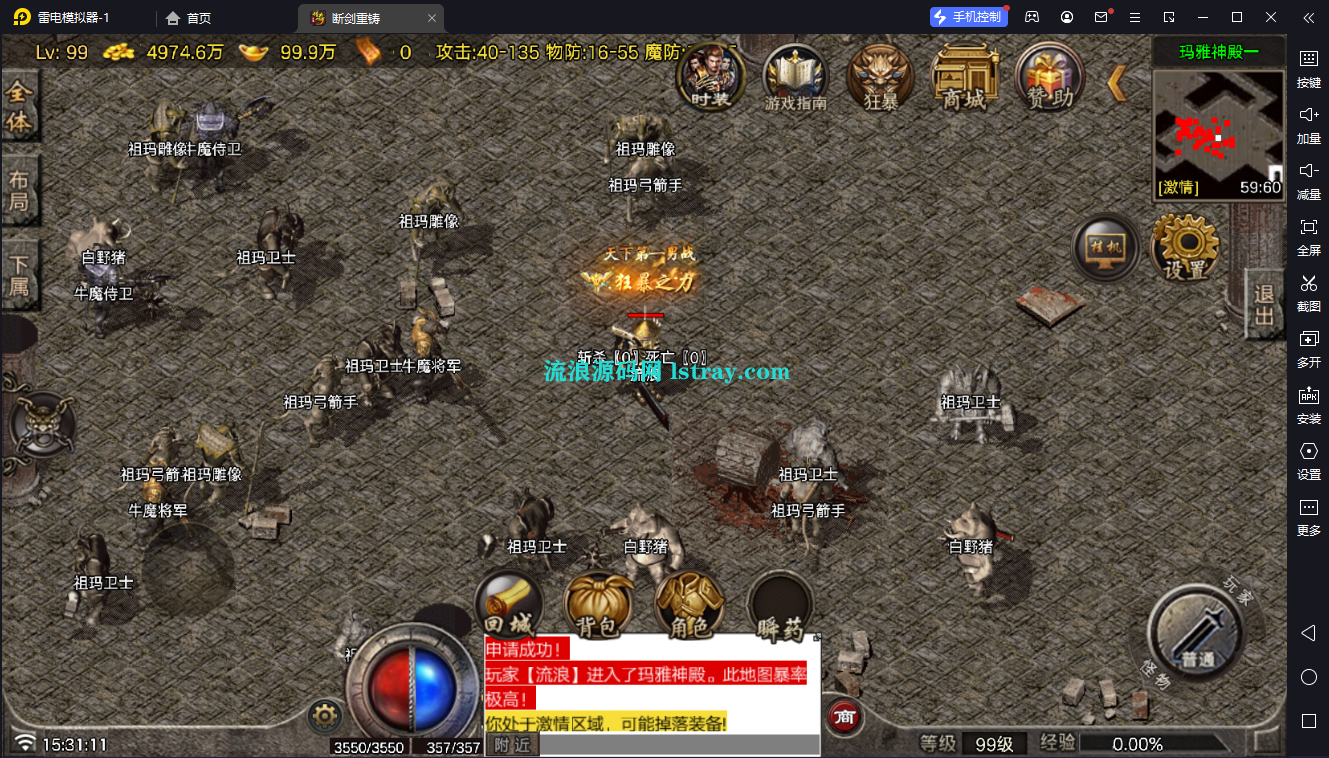The height and width of the screenshot is (758, 1329).
Task: Click the 退出 exit button
Action: coord(1263,302)
